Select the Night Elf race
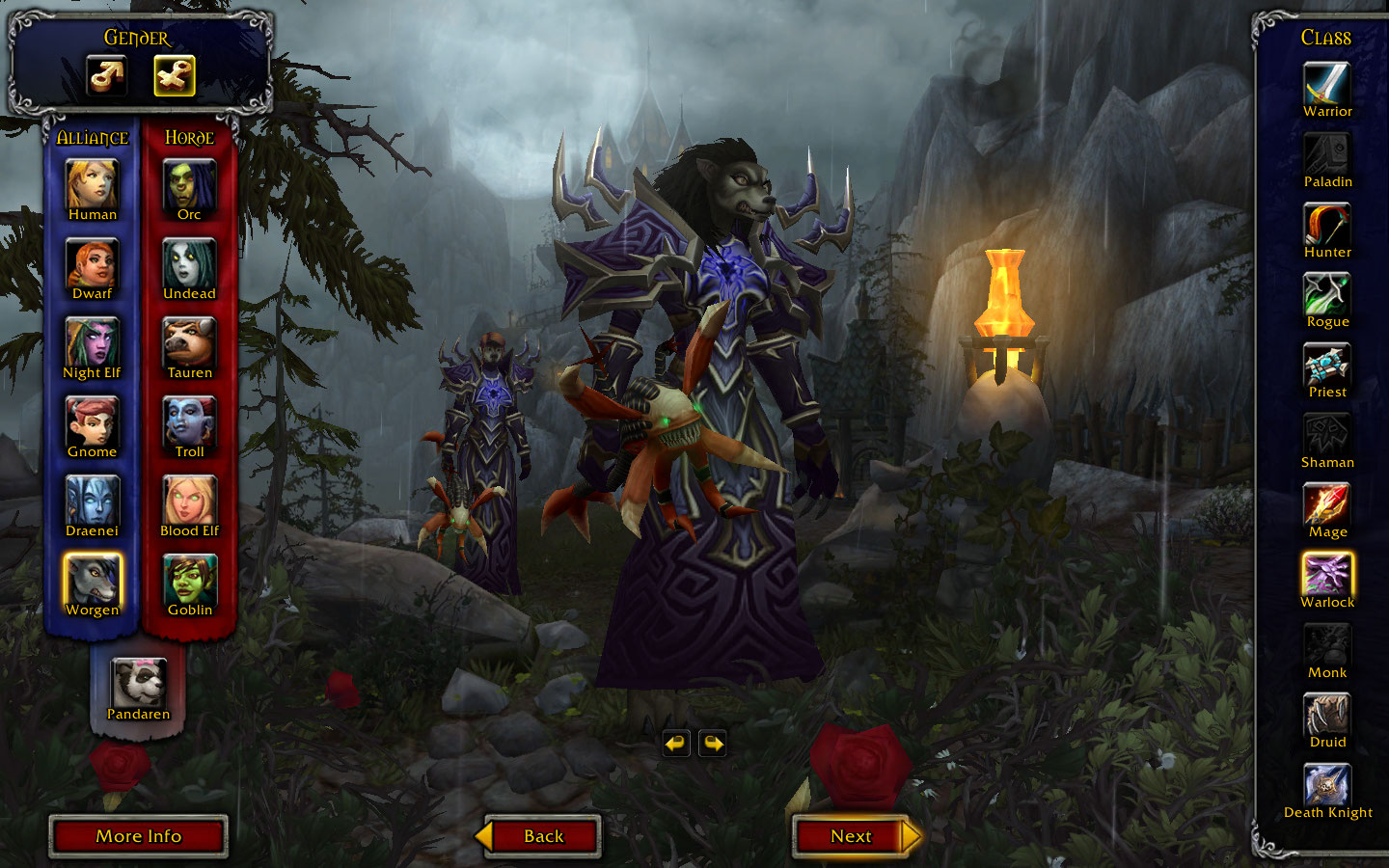Image resolution: width=1389 pixels, height=868 pixels. (x=93, y=342)
